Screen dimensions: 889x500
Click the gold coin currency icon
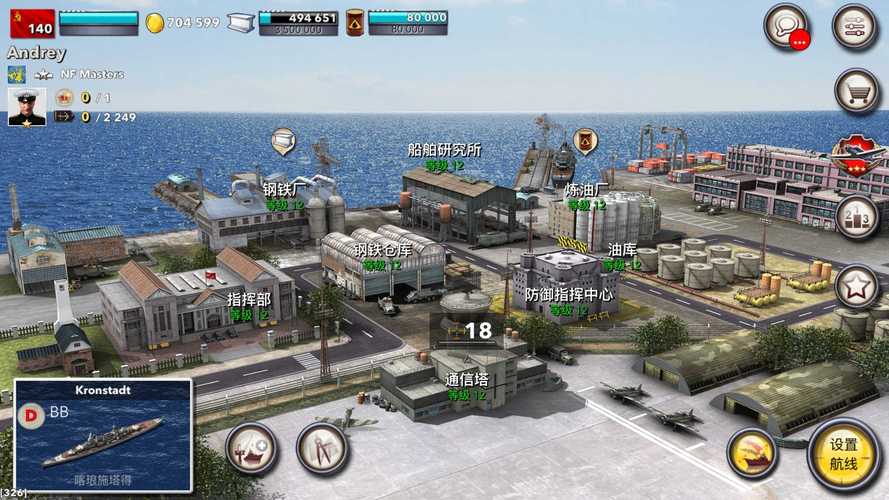click(155, 22)
